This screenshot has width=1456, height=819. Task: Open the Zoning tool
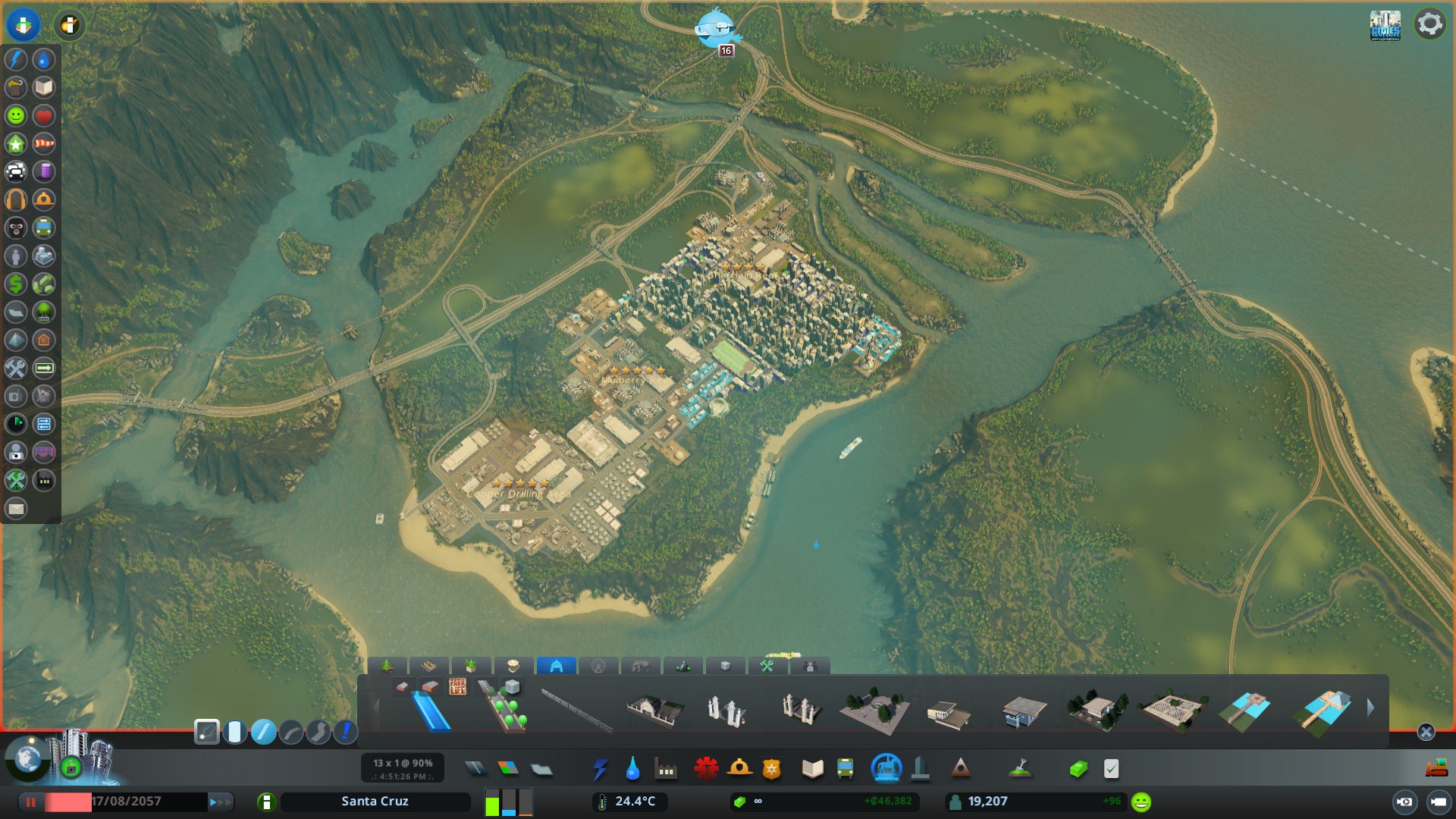(x=508, y=769)
